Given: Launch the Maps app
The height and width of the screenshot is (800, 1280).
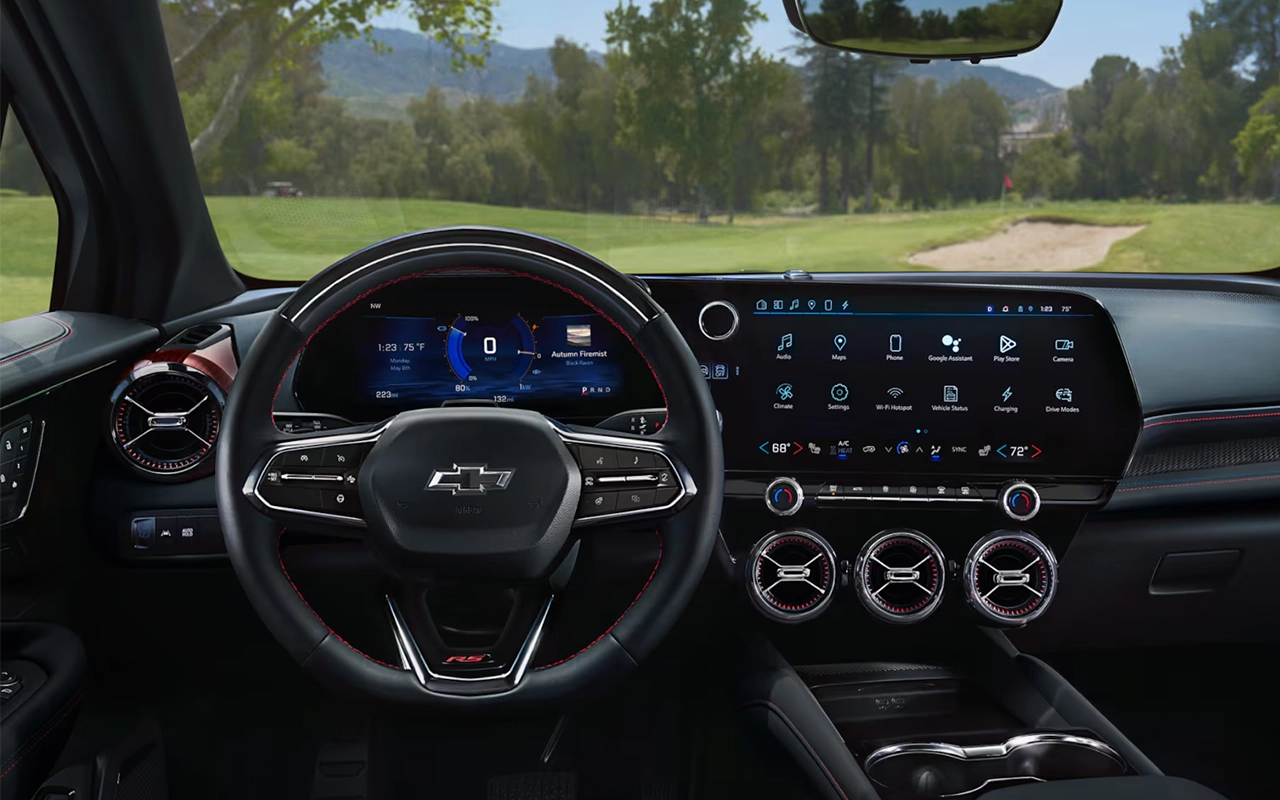Looking at the screenshot, I should [839, 343].
